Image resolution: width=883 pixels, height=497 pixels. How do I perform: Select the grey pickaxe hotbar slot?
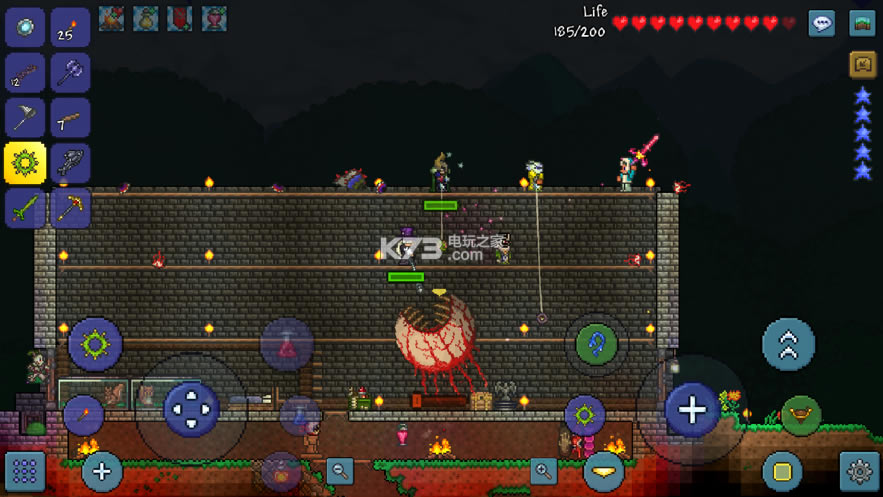25,118
